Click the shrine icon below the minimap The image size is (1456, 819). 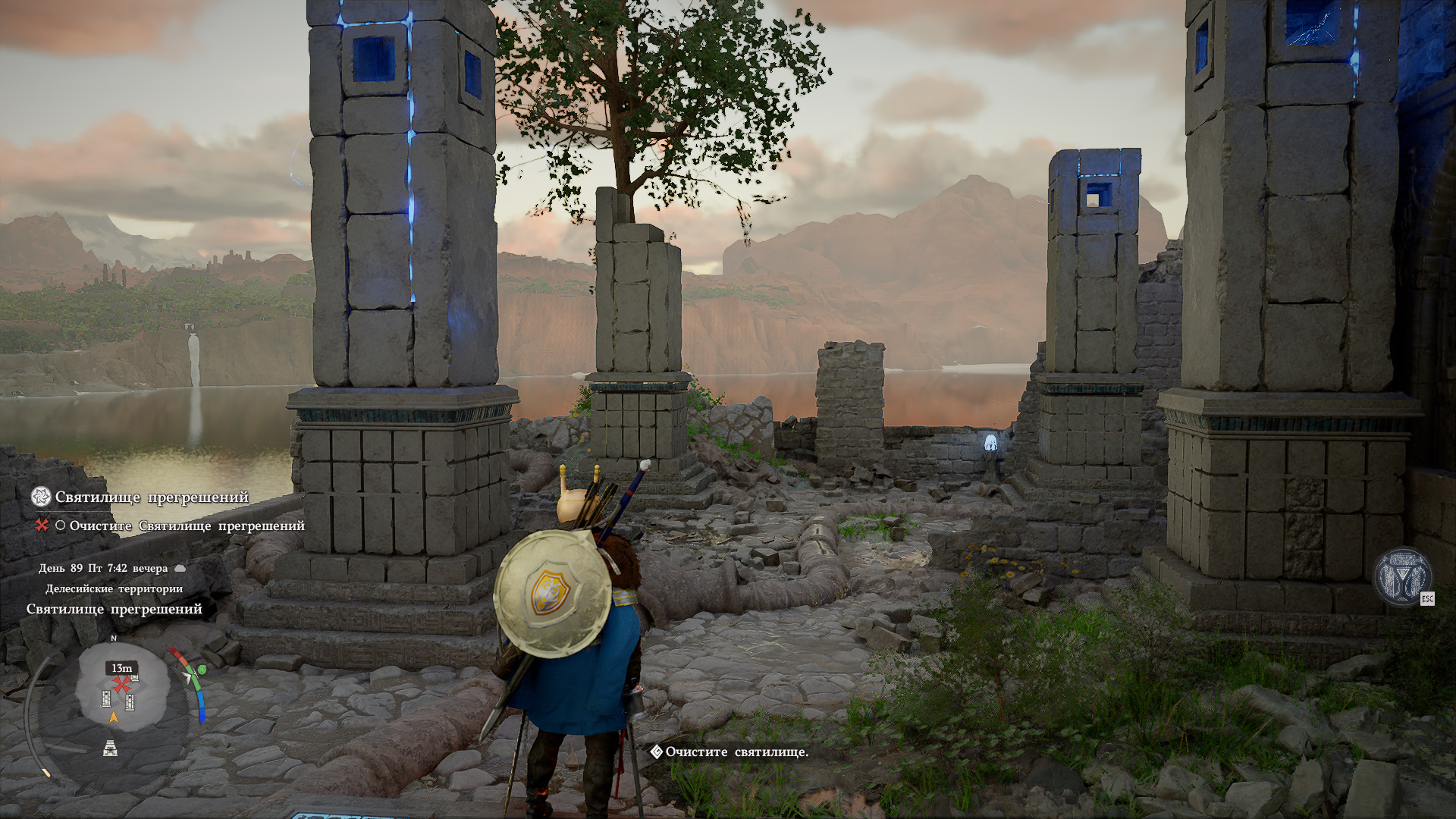tap(111, 748)
